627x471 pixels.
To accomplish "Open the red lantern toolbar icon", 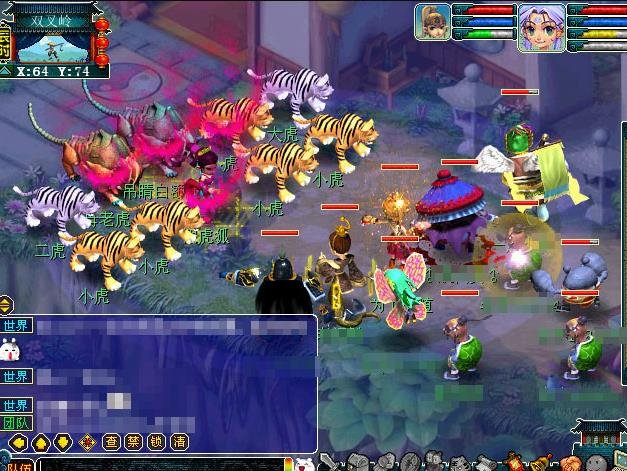I will (515, 462).
